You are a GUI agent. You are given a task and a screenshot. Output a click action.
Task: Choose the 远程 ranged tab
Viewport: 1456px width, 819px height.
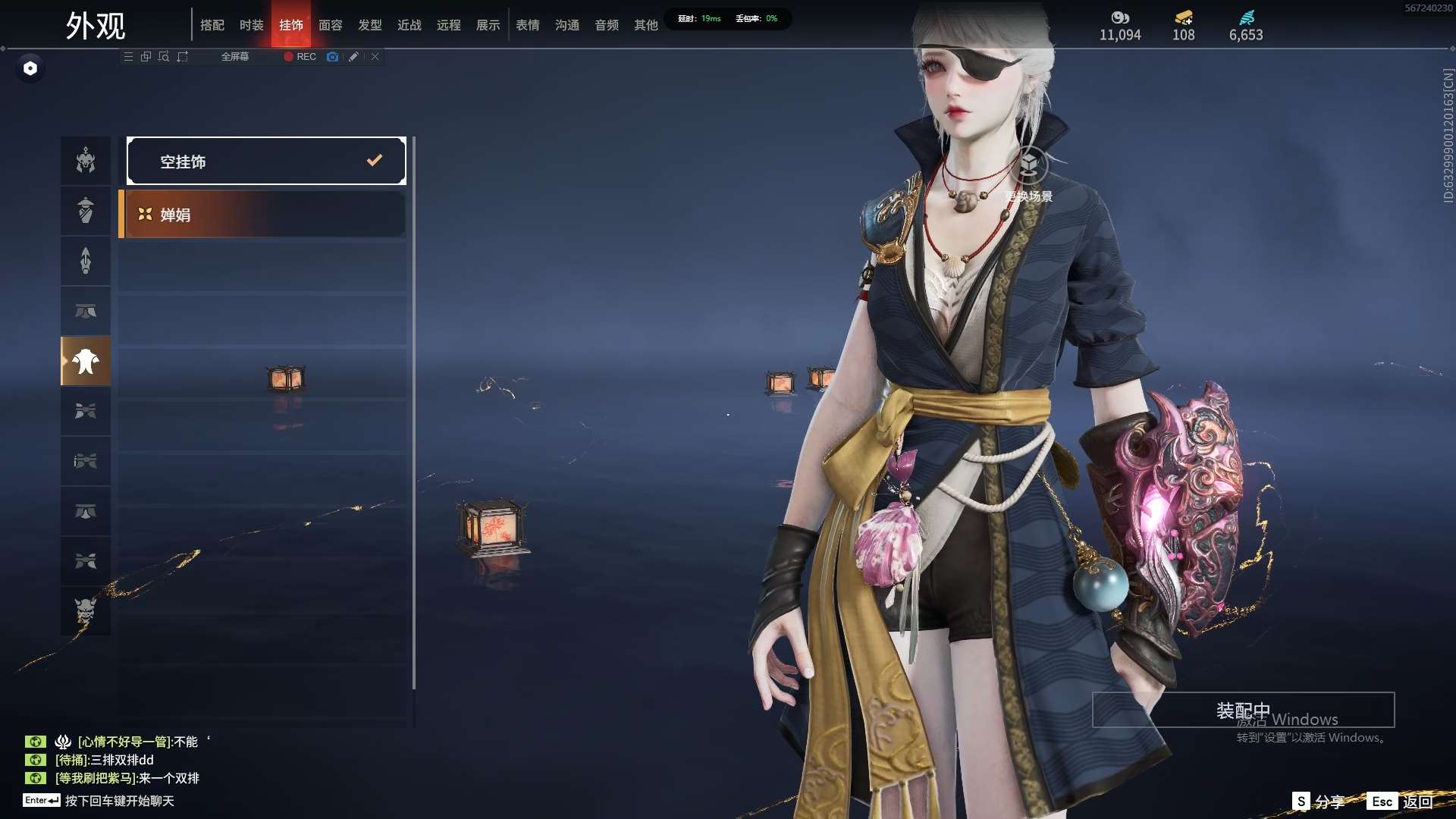click(449, 25)
